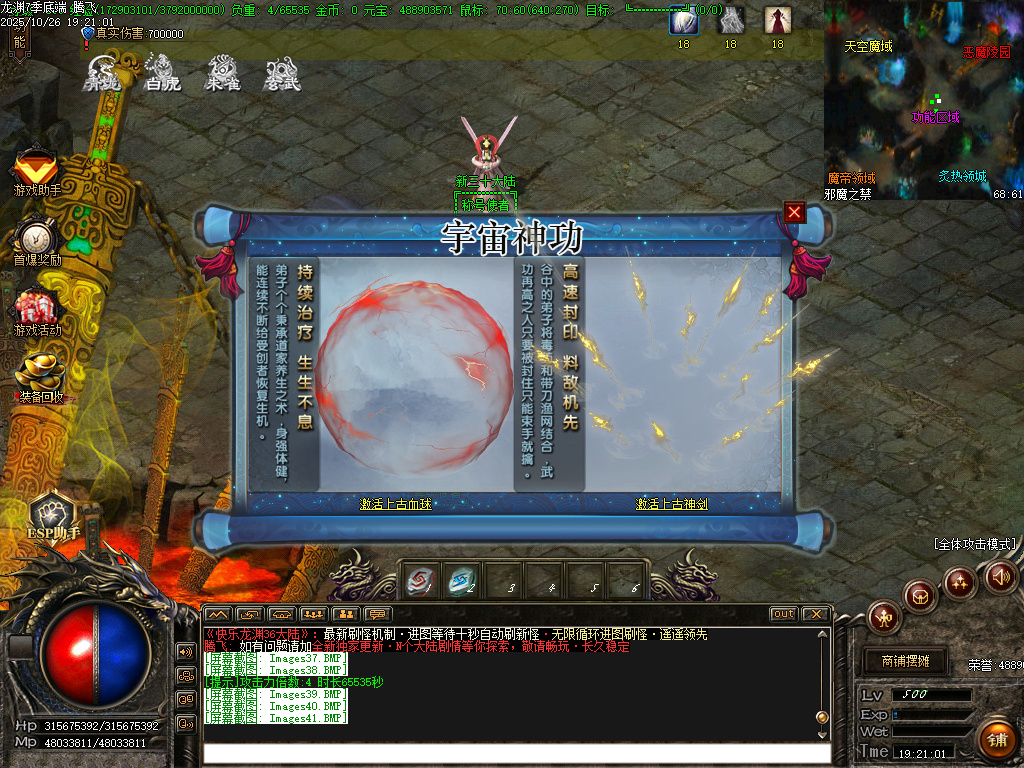Select the 玄武 black tortoise emblem
The width and height of the screenshot is (1024, 768).
[x=282, y=72]
